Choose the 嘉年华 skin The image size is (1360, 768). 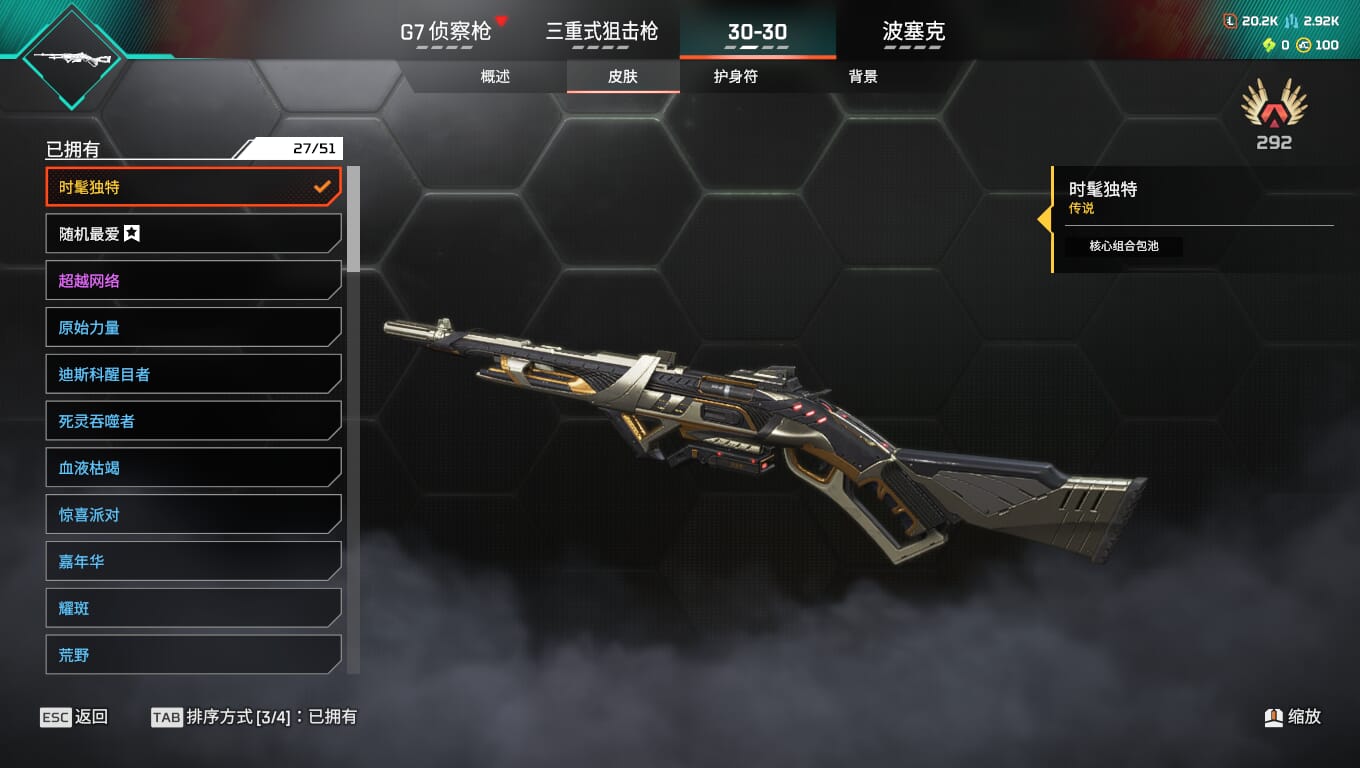pos(193,562)
